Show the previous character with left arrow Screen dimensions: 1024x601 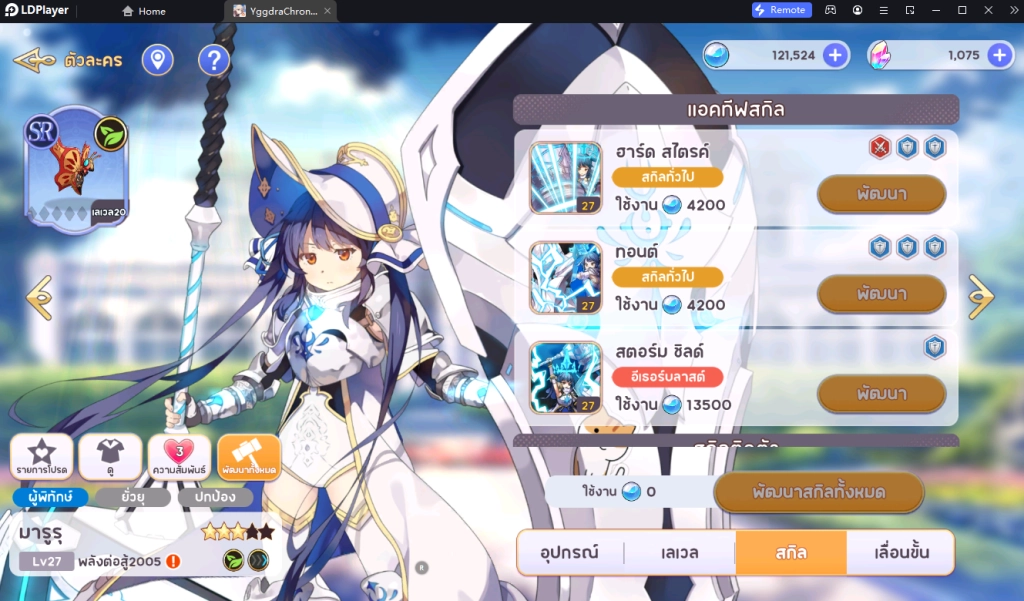tap(39, 297)
